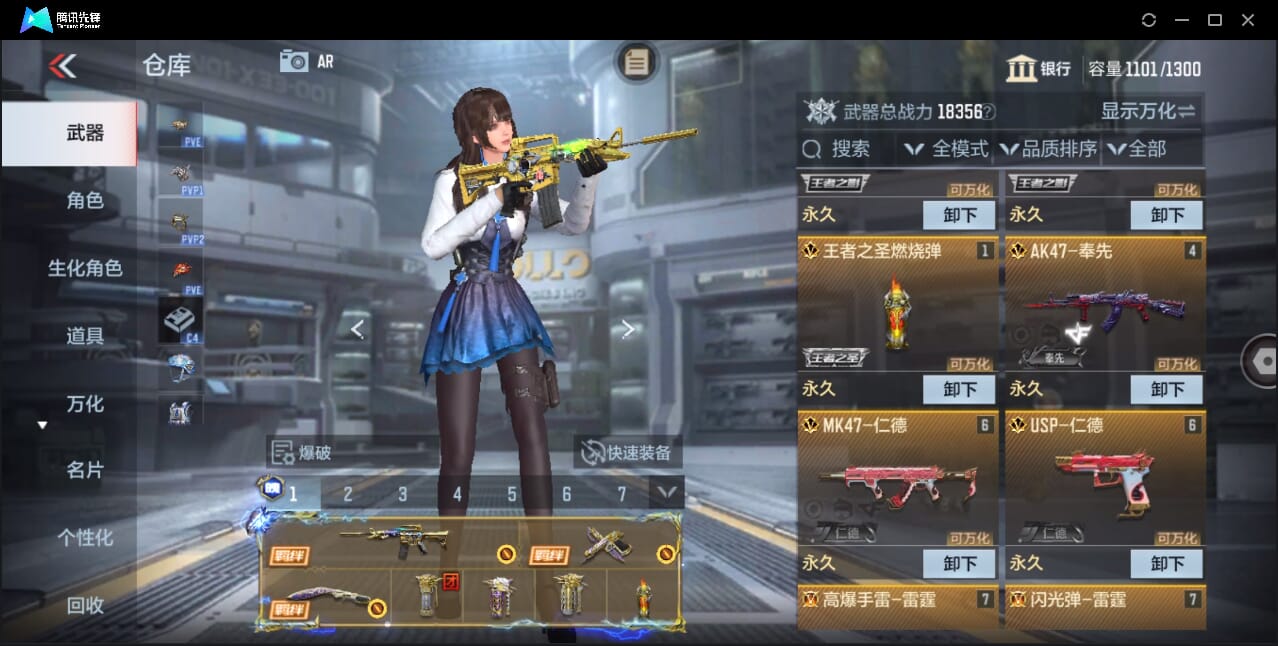Open the 全模式 mode filter dropdown
Viewport: 1278px width, 646px height.
946,149
